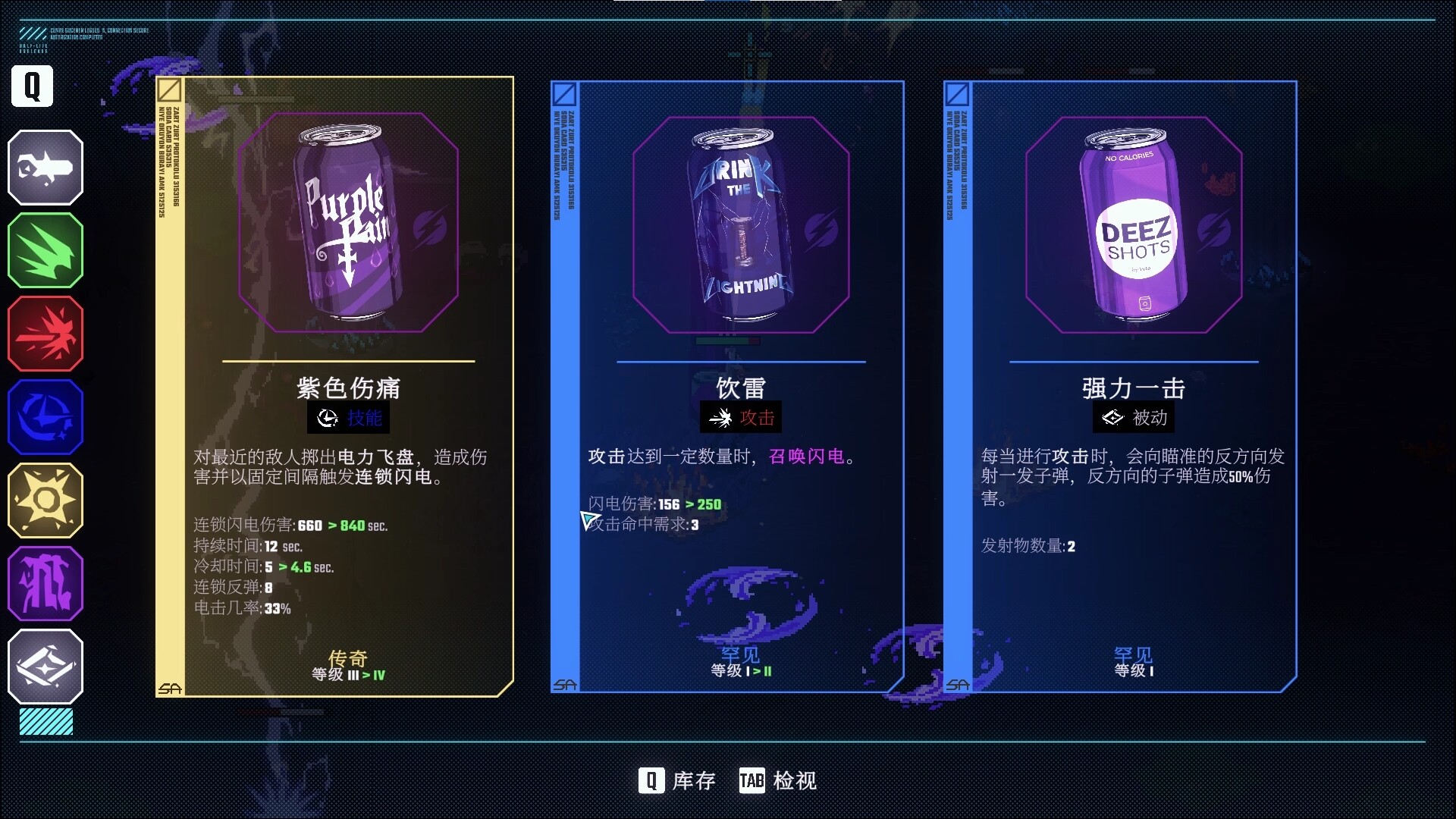Select the red explosion icon in left sidebar
The width and height of the screenshot is (1456, 819).
(x=45, y=334)
